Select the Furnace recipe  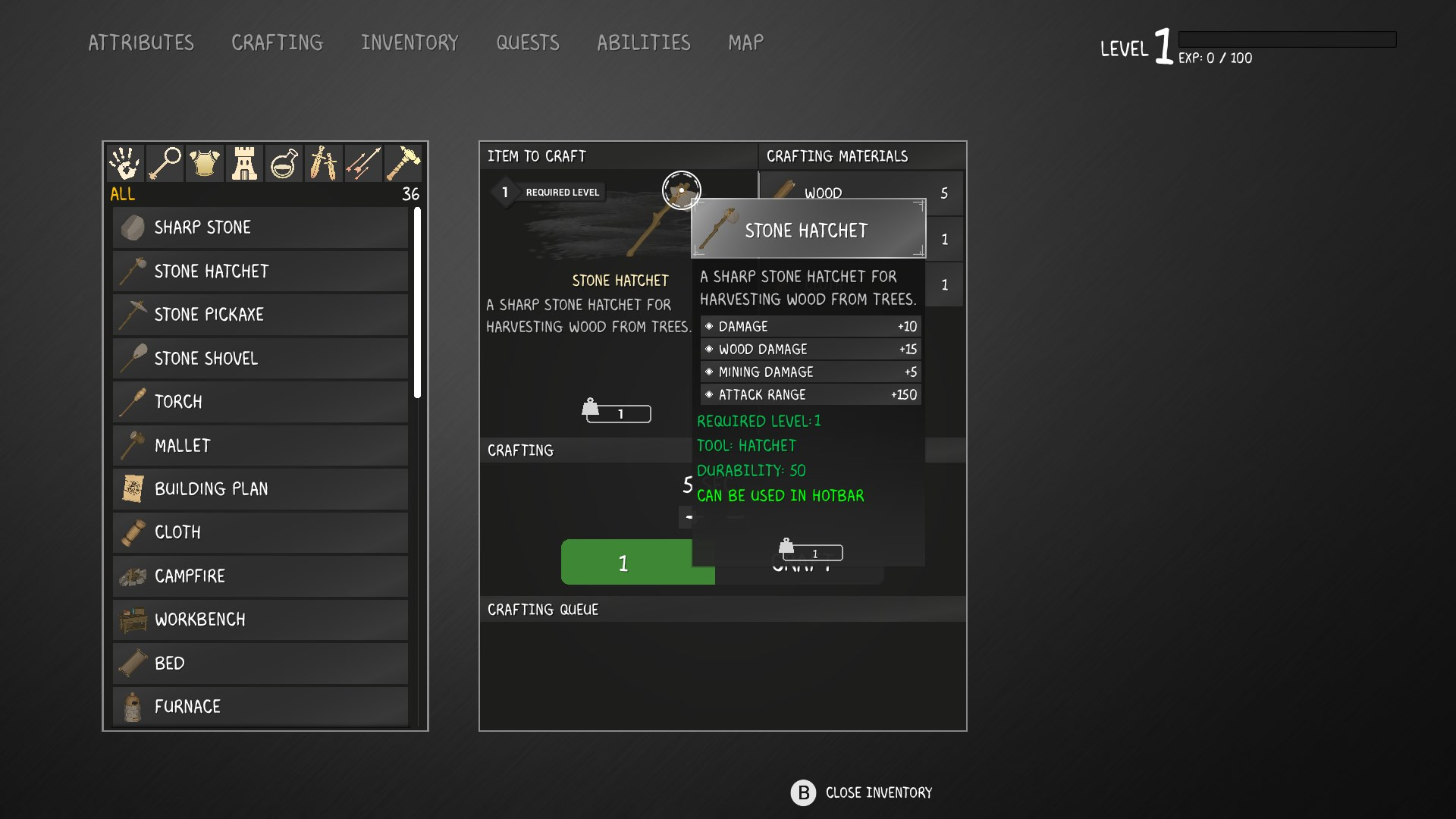tap(260, 707)
